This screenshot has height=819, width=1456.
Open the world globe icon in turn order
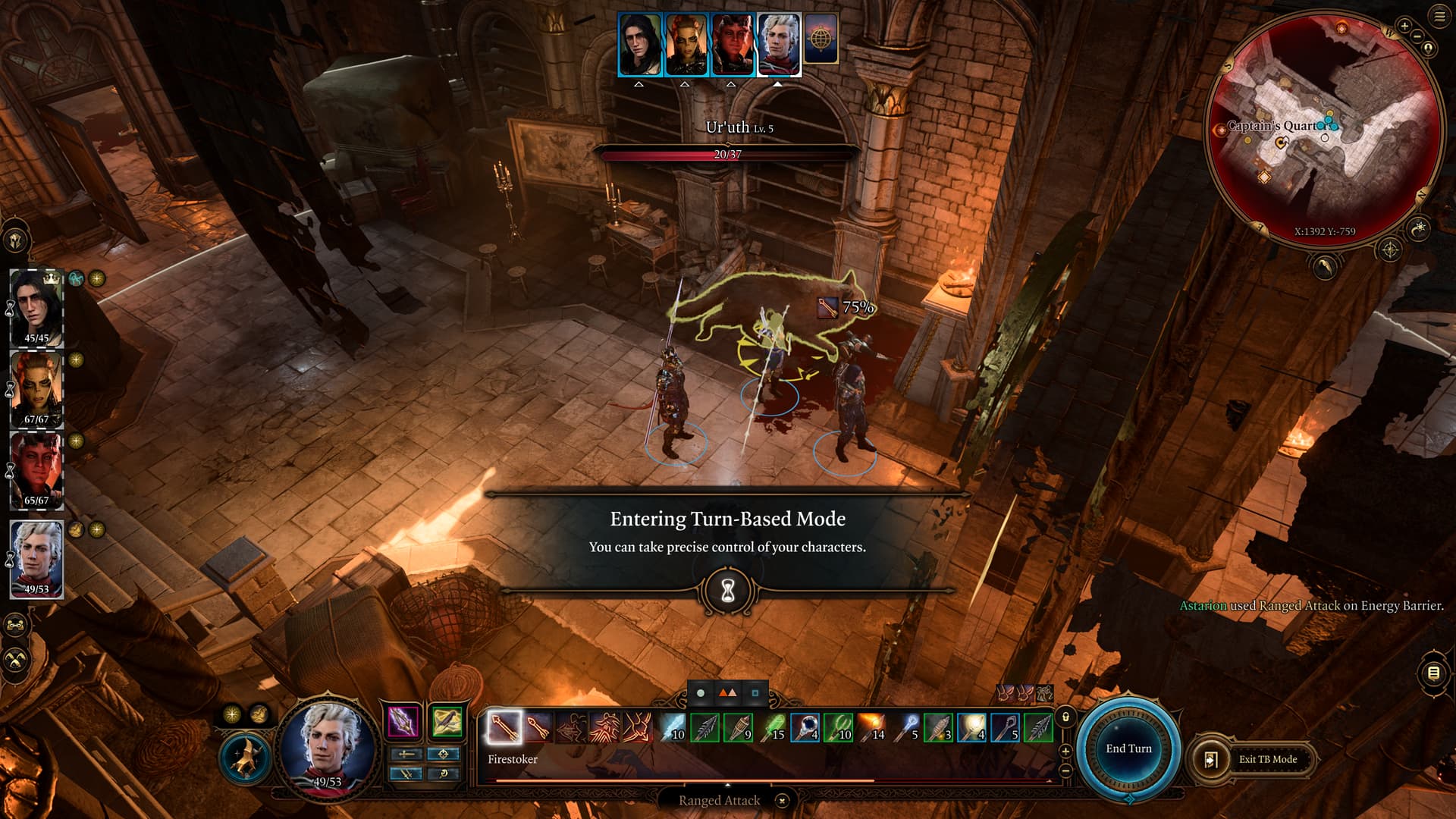coord(821,38)
